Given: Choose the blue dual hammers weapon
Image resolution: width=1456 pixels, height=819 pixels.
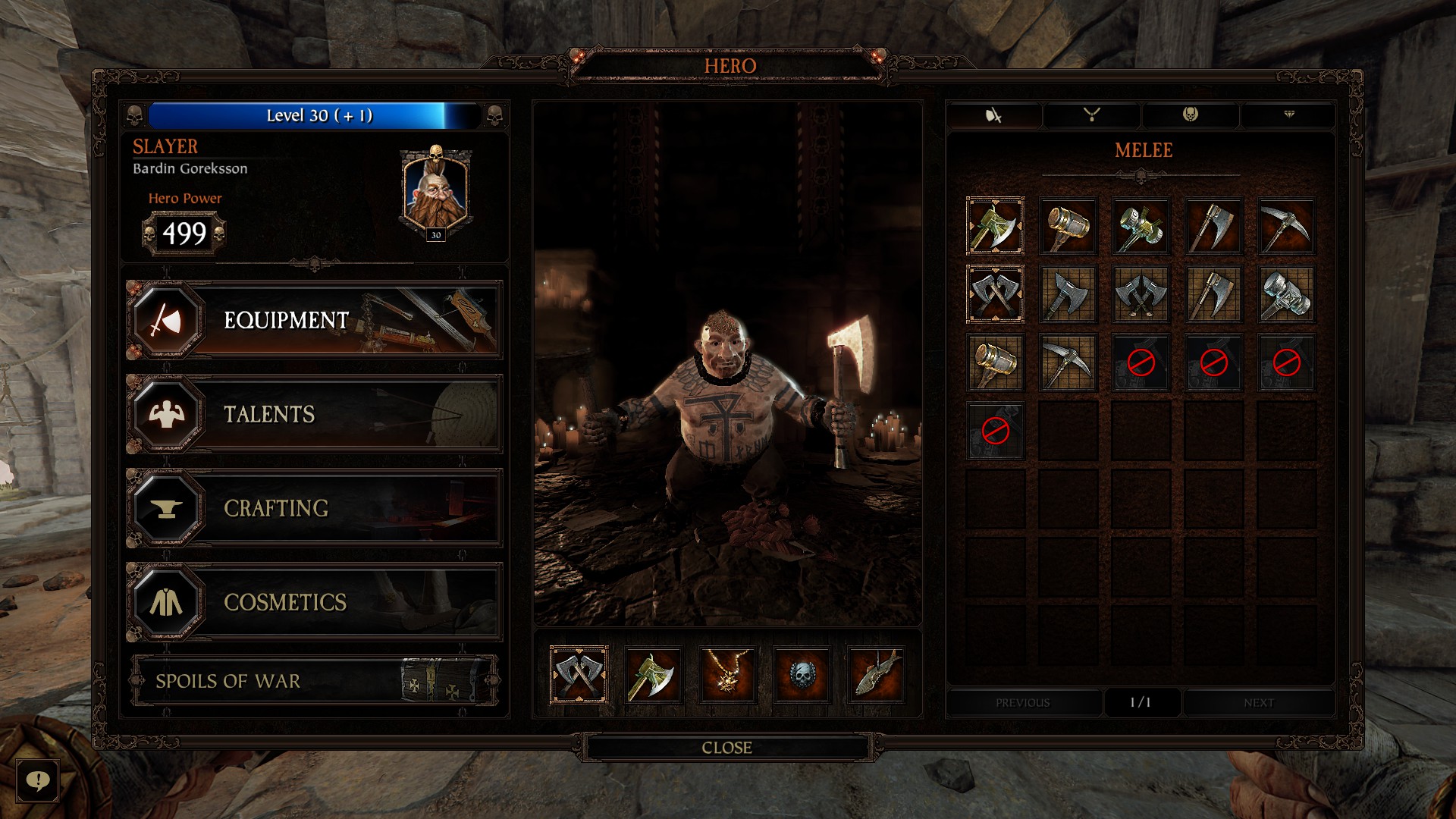Looking at the screenshot, I should point(1287,296).
